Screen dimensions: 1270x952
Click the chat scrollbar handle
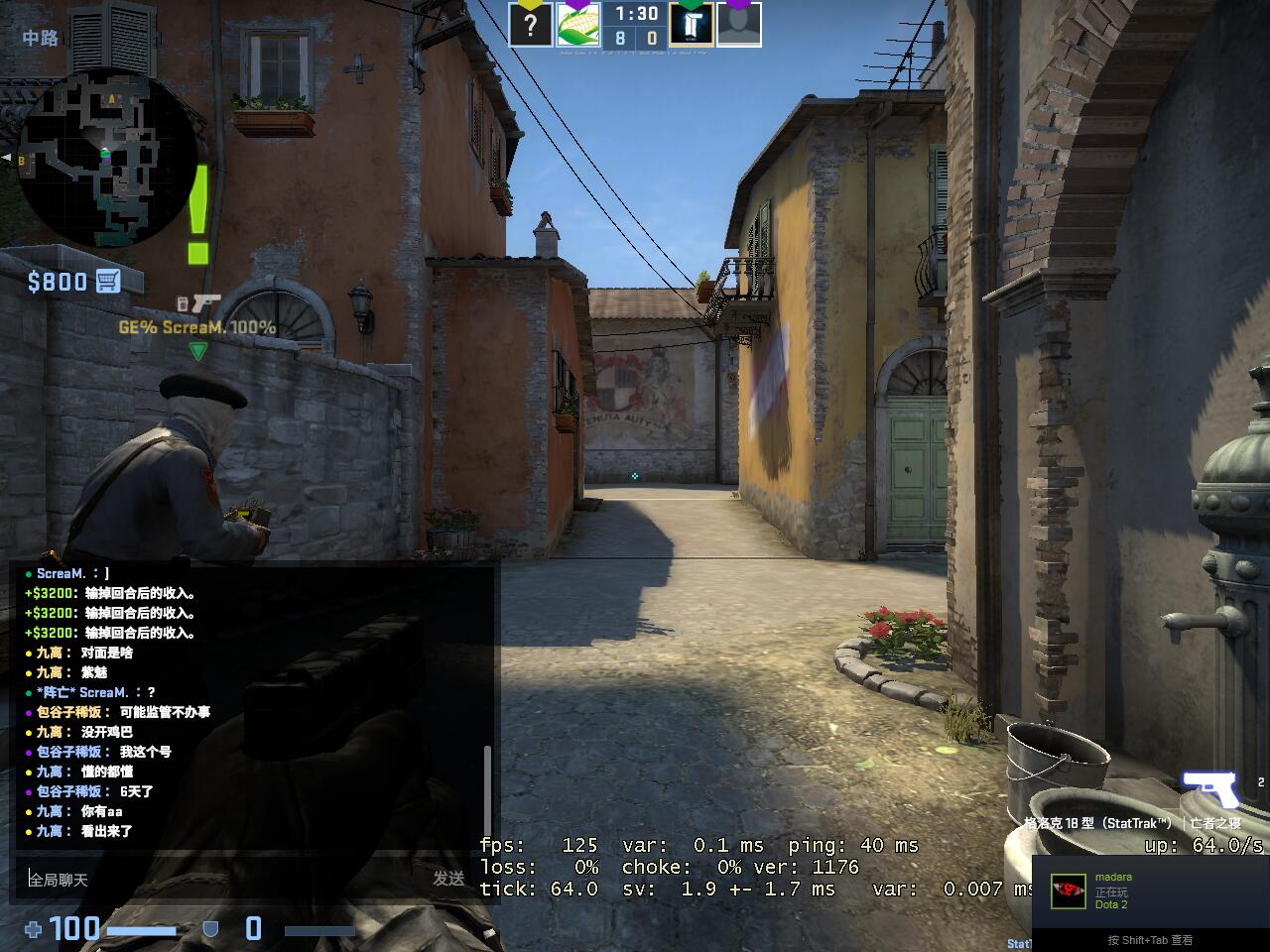coord(487,793)
